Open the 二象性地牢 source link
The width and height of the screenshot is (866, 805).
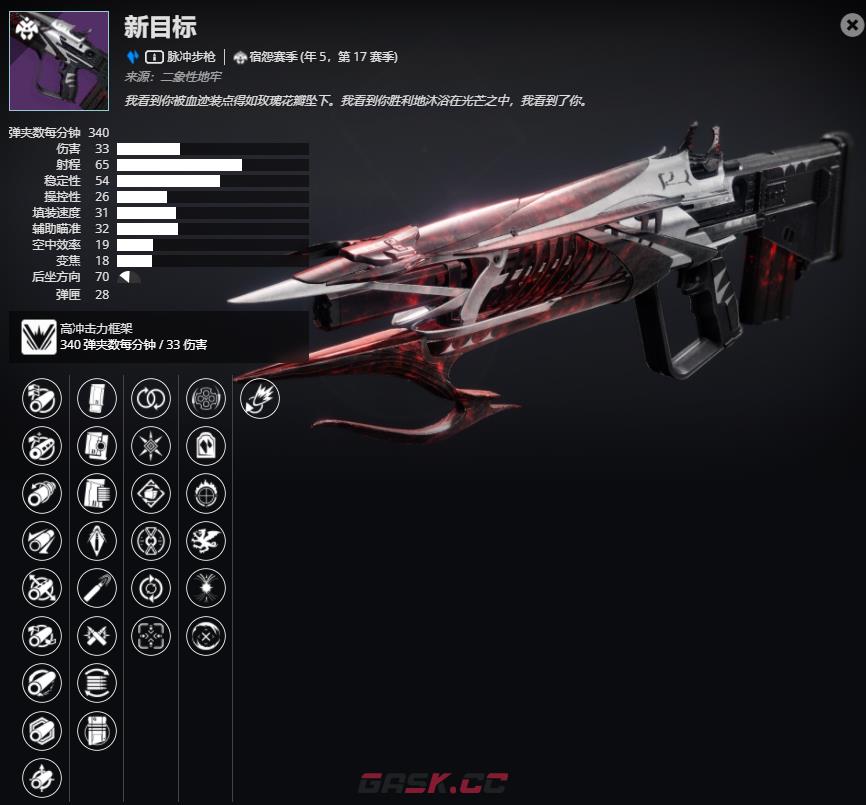[190, 76]
